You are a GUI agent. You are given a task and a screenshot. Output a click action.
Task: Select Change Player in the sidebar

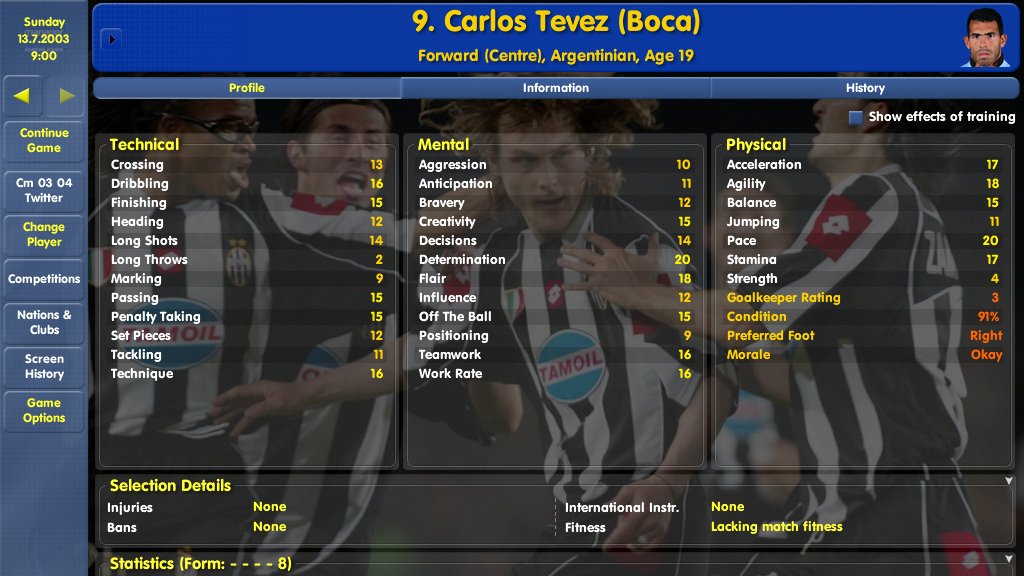click(44, 234)
